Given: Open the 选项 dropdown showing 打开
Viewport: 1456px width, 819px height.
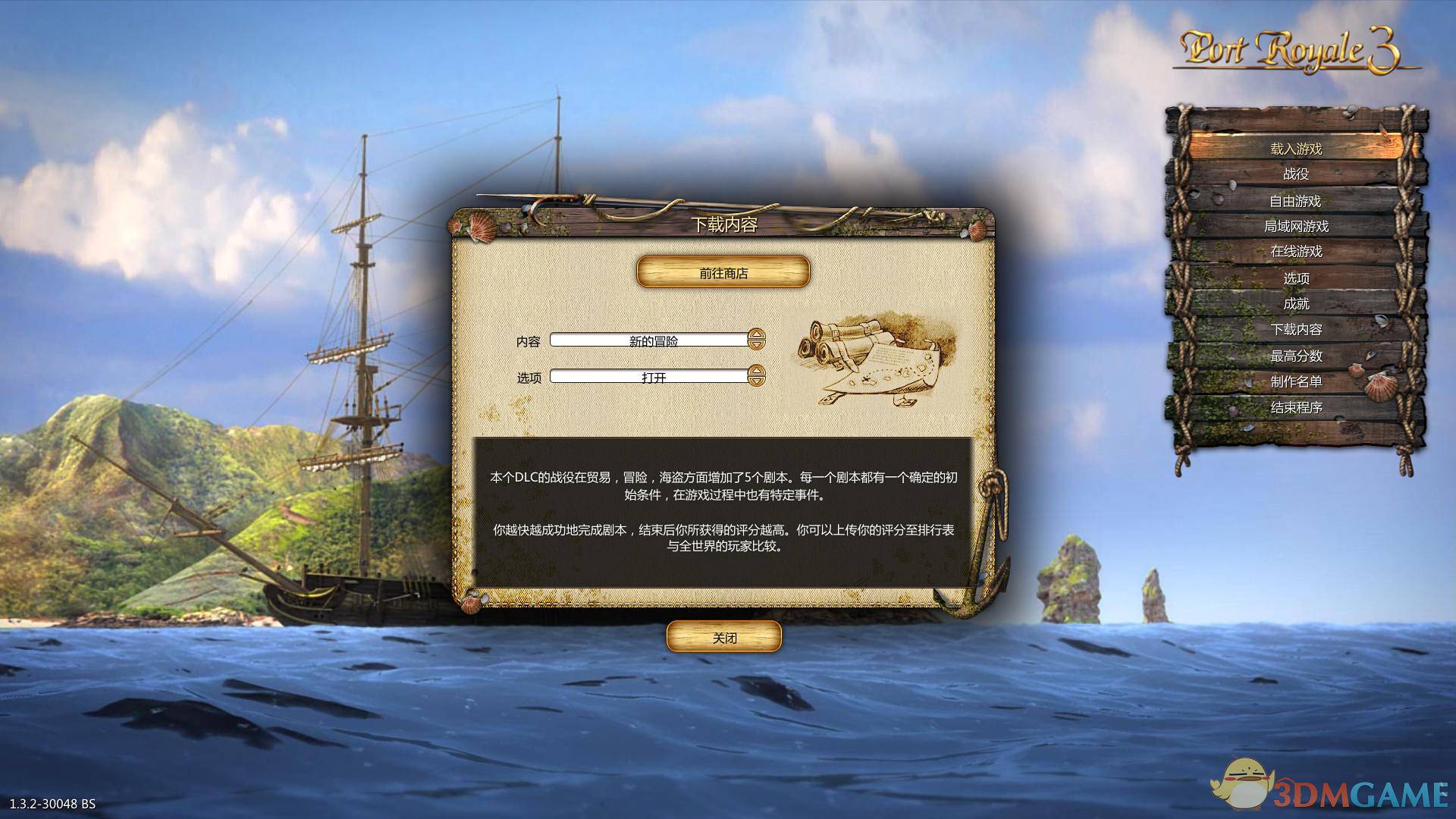Looking at the screenshot, I should (652, 375).
